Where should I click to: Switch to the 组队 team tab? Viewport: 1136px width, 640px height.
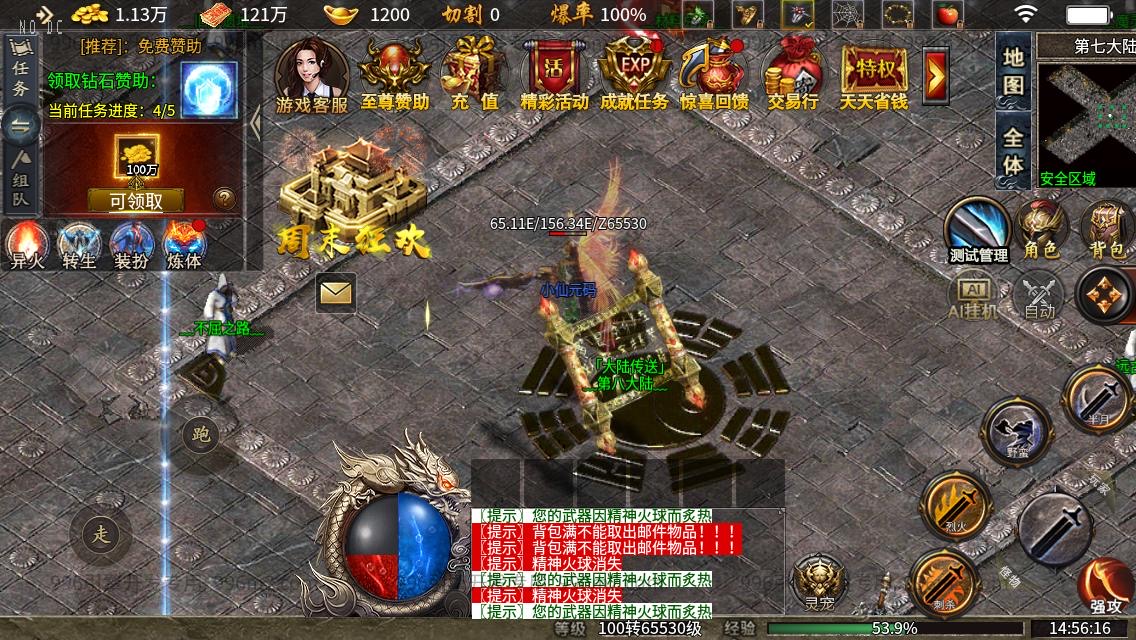(20, 178)
